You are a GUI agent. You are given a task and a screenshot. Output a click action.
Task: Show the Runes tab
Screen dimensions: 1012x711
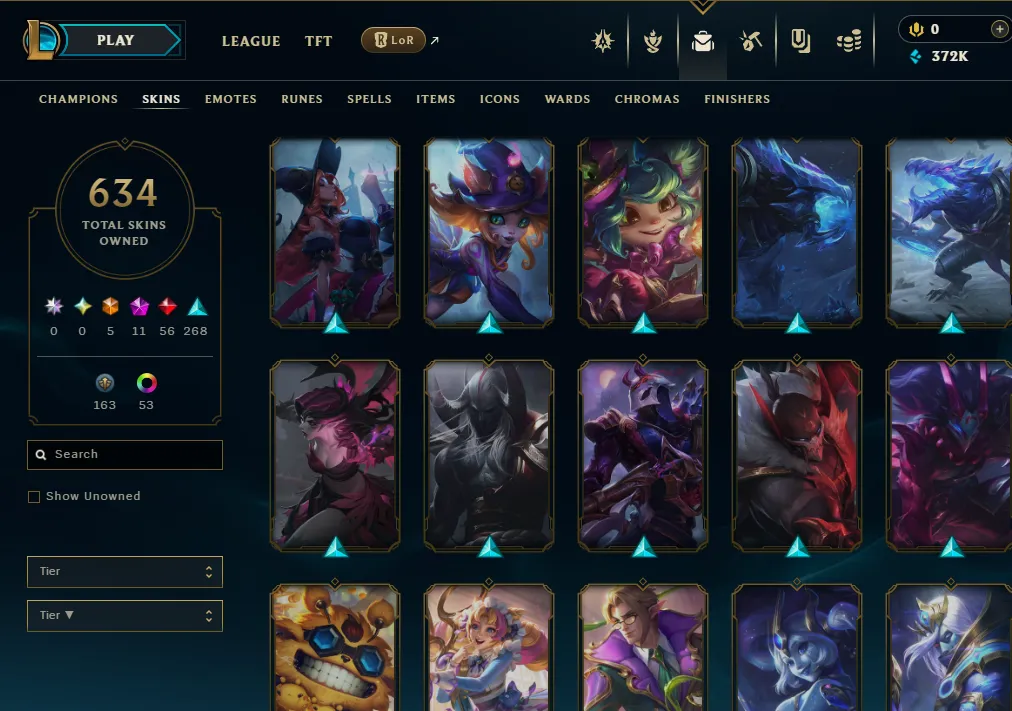pyautogui.click(x=302, y=99)
